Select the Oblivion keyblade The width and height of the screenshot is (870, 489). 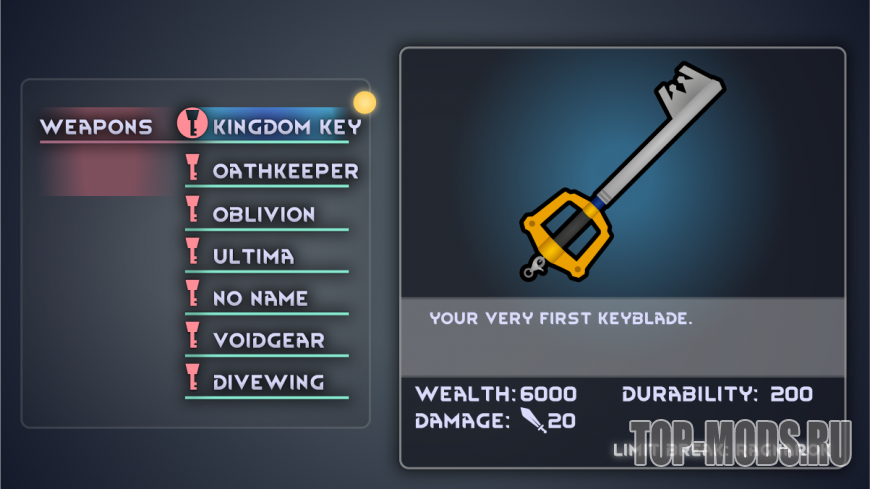coord(264,214)
